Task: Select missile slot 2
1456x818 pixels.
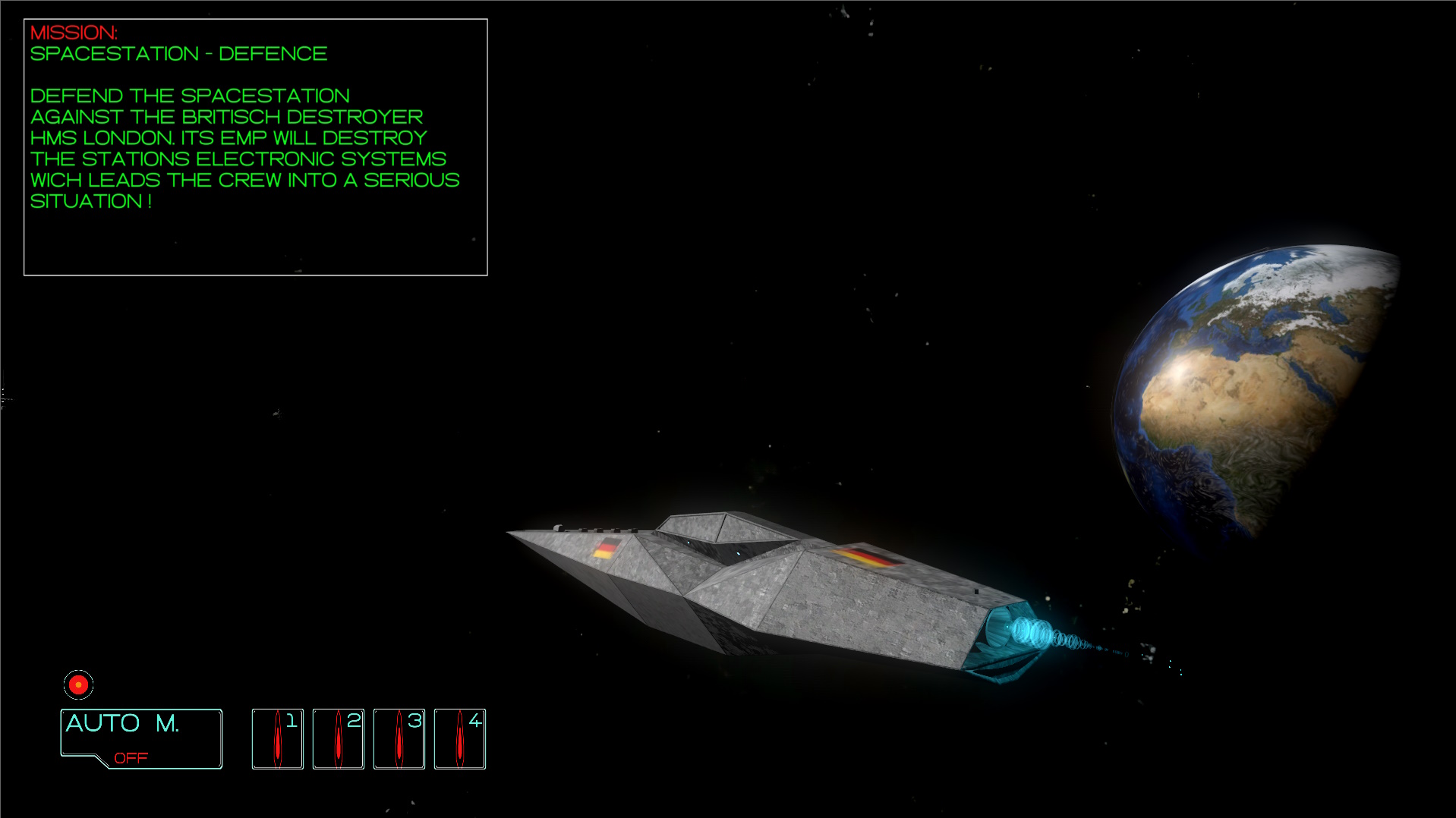Action: click(339, 738)
